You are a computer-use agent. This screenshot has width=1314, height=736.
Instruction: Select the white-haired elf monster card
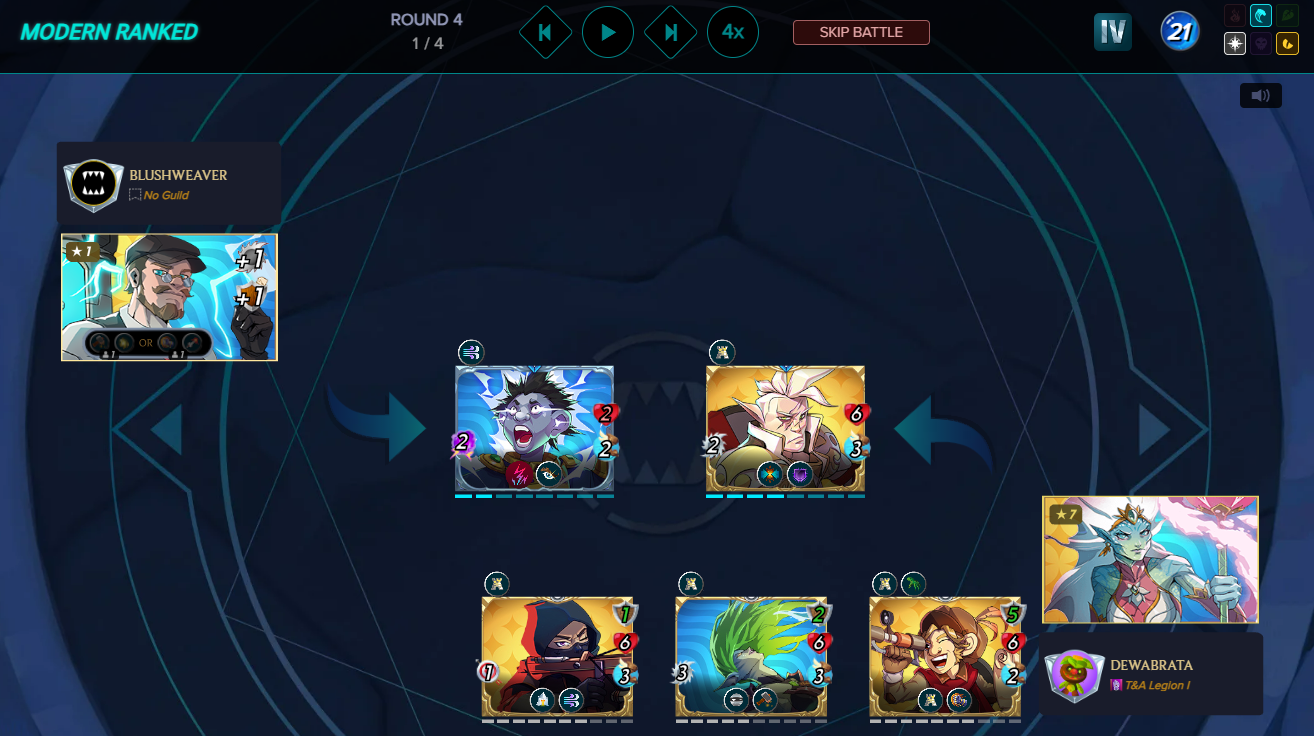point(785,428)
